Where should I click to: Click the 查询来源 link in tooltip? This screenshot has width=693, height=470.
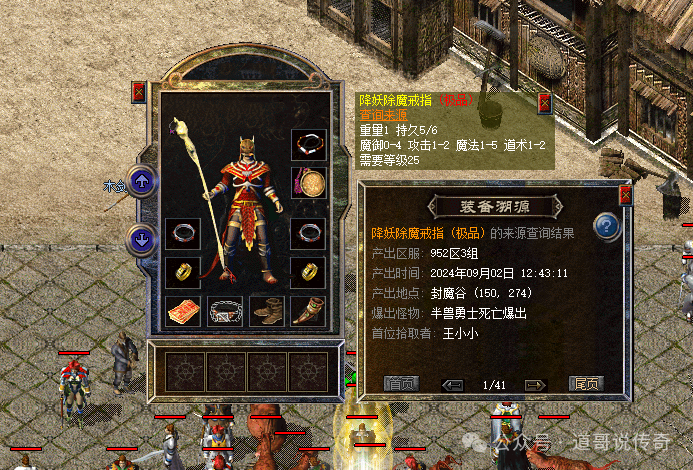[x=382, y=115]
